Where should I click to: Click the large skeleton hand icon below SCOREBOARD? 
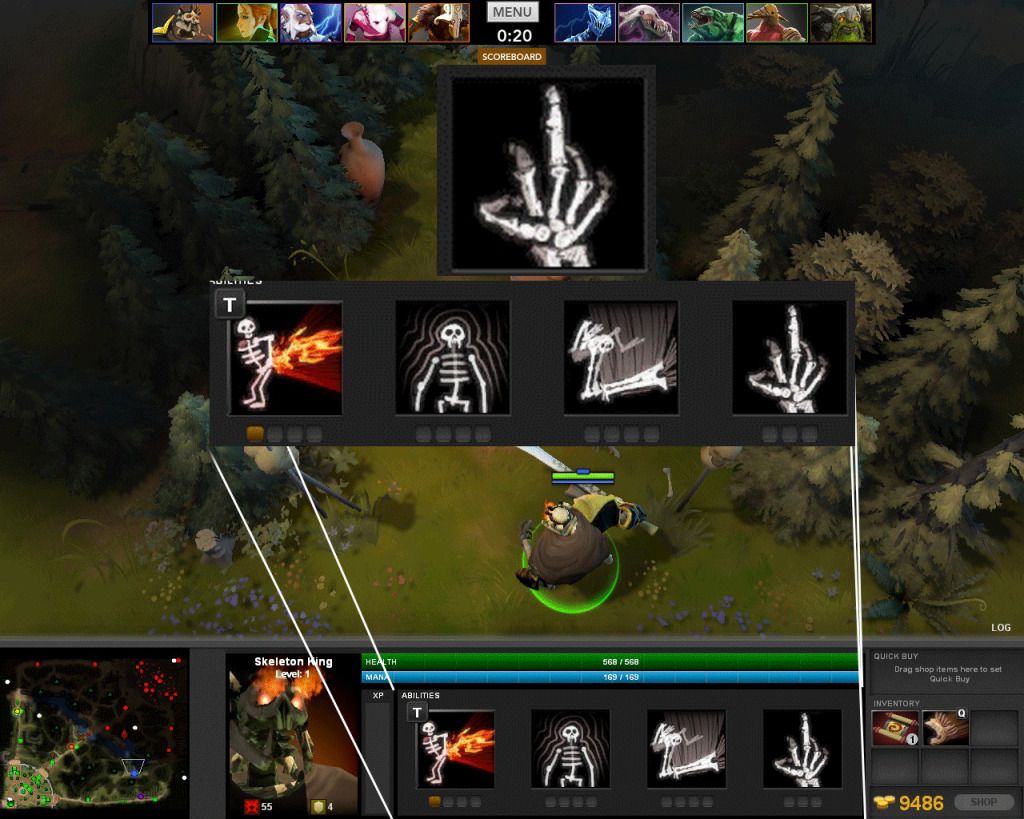coord(546,171)
